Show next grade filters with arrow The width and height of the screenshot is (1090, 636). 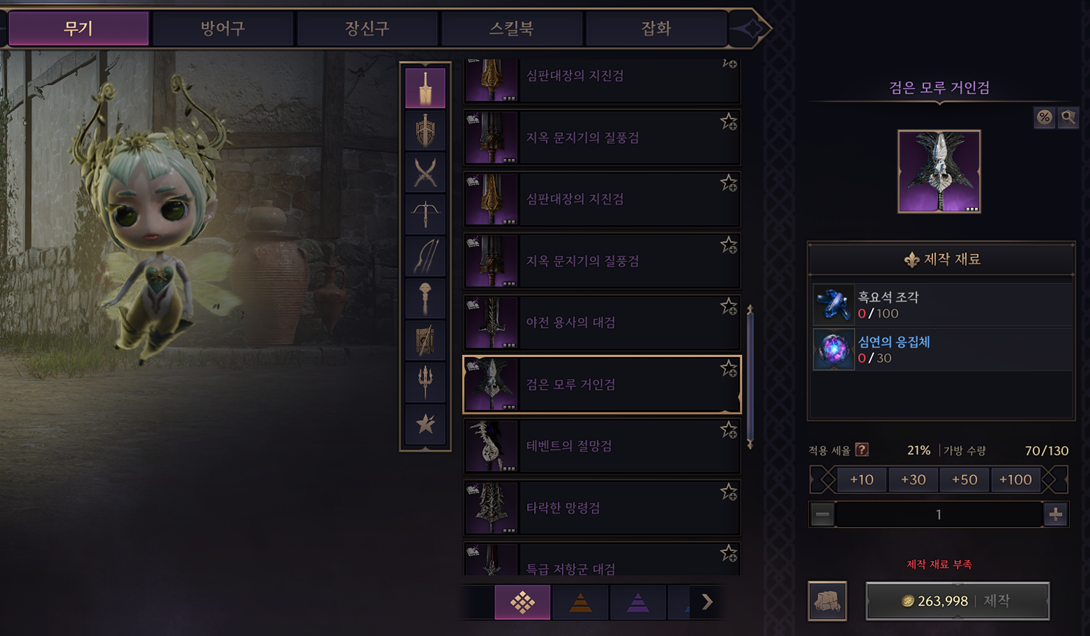click(x=707, y=601)
